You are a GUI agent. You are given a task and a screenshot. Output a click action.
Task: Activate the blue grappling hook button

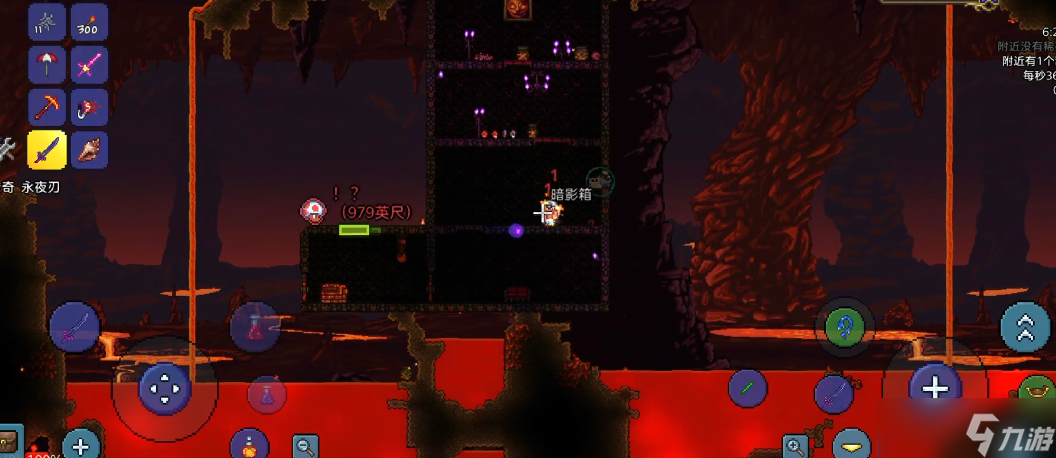844,325
